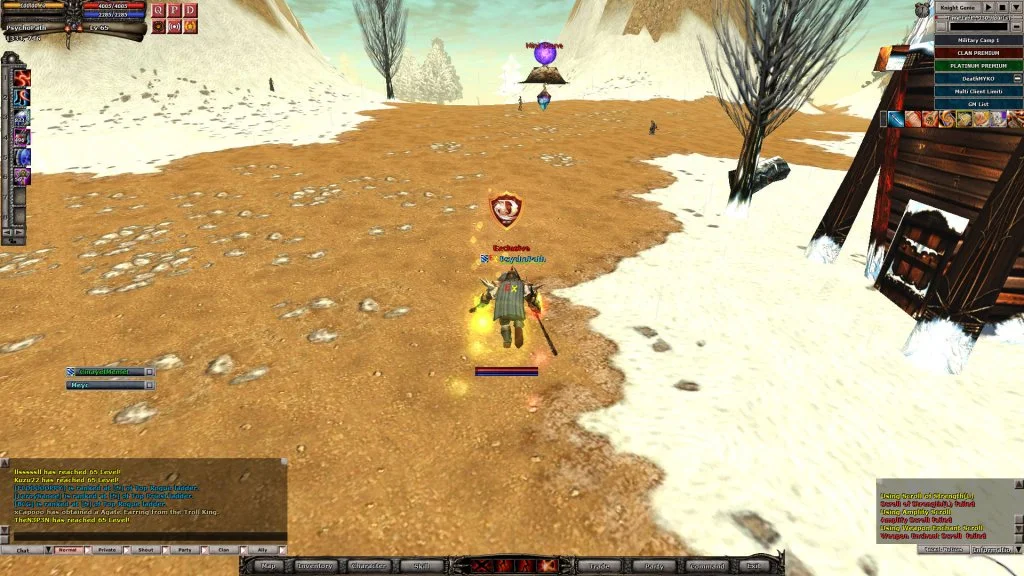Select the CLAN PREMIUM entry
Screen dimensions: 1024x576
point(979,53)
